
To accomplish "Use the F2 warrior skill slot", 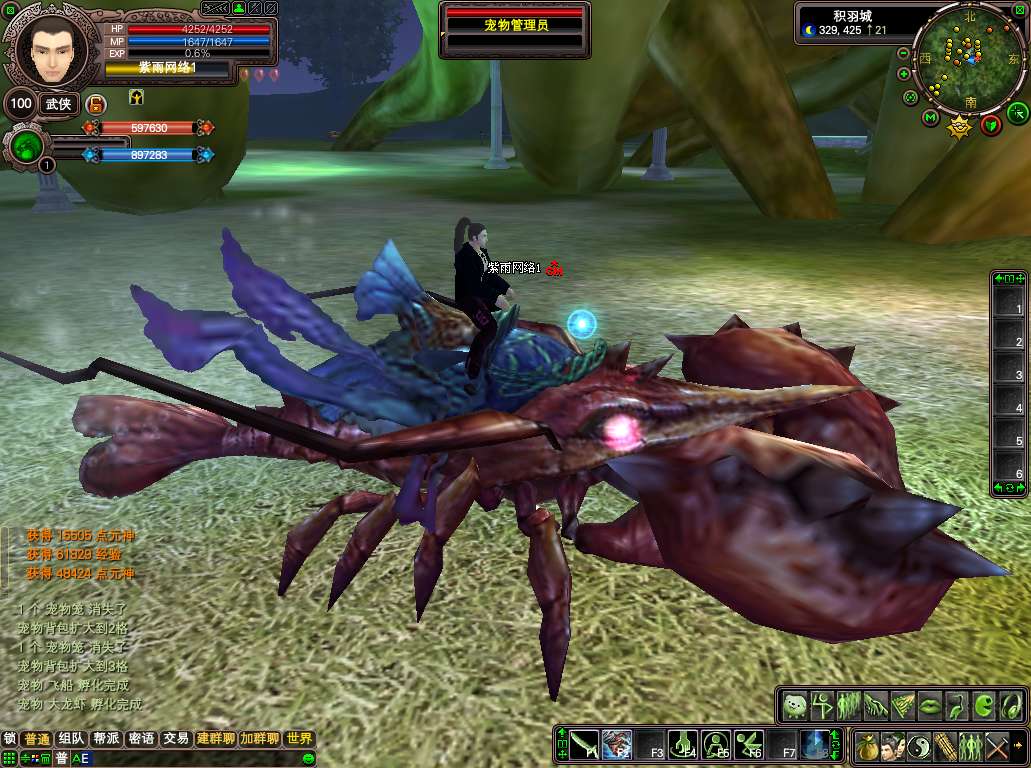I will point(617,744).
